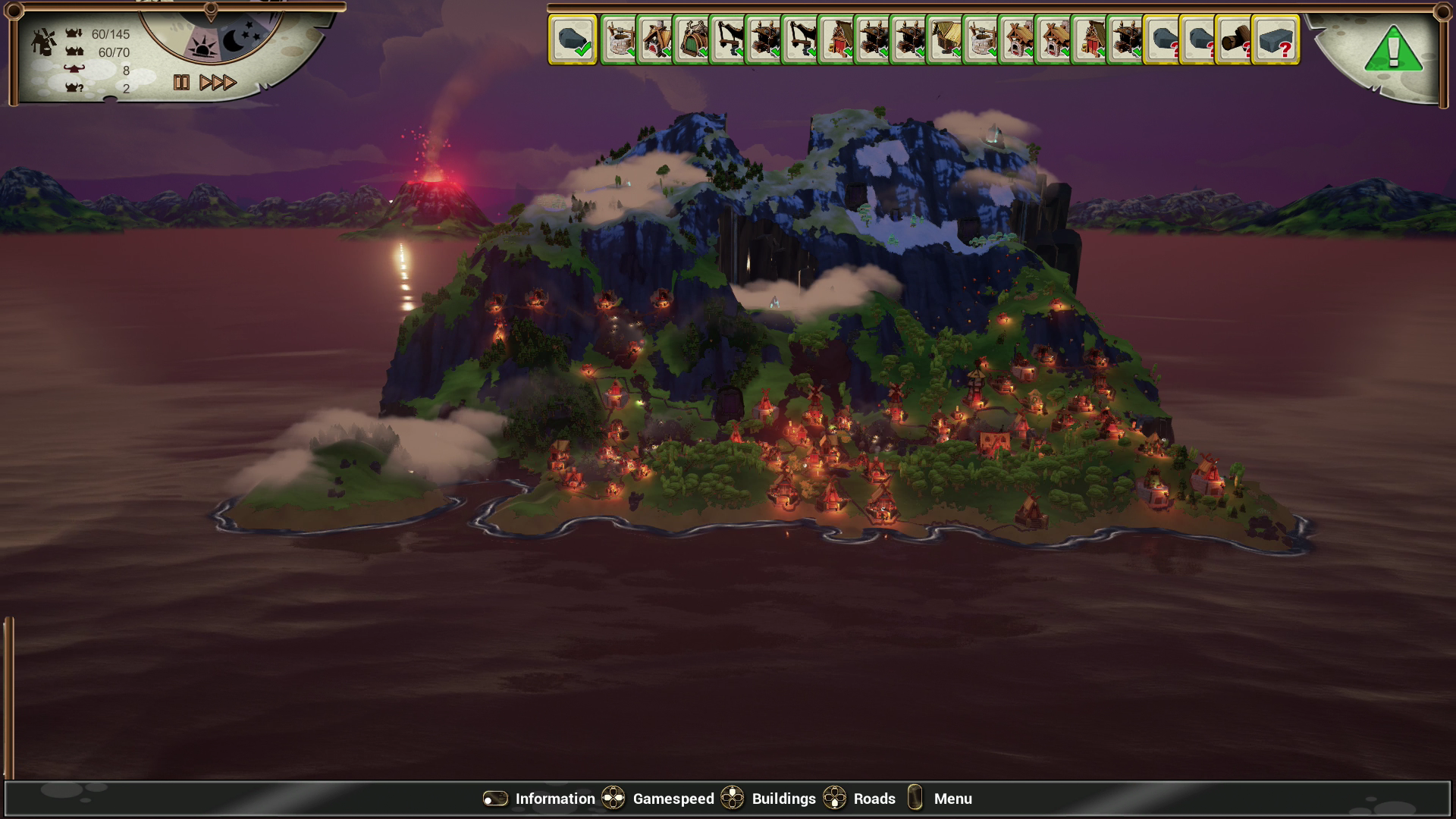The image size is (1456, 819).
Task: Choose the green-door building in the queue
Action: [x=691, y=39]
